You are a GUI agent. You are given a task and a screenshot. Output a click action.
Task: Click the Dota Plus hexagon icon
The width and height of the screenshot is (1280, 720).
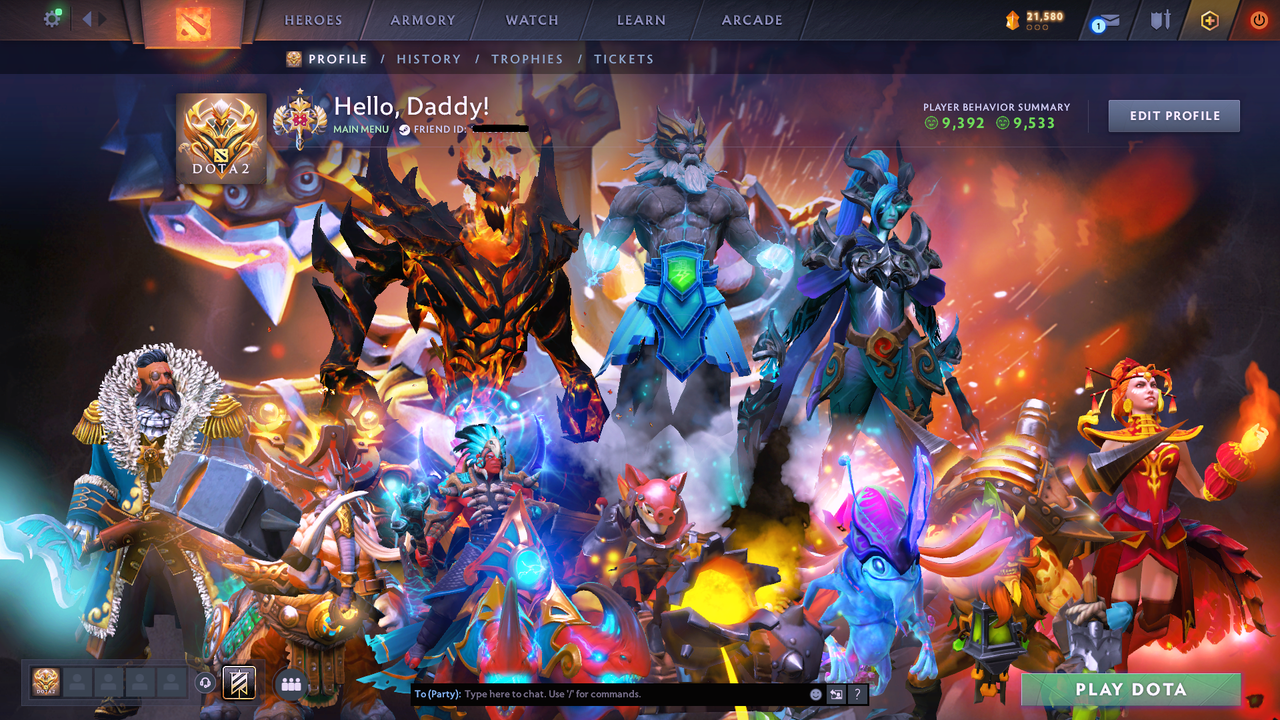pyautogui.click(x=1210, y=19)
